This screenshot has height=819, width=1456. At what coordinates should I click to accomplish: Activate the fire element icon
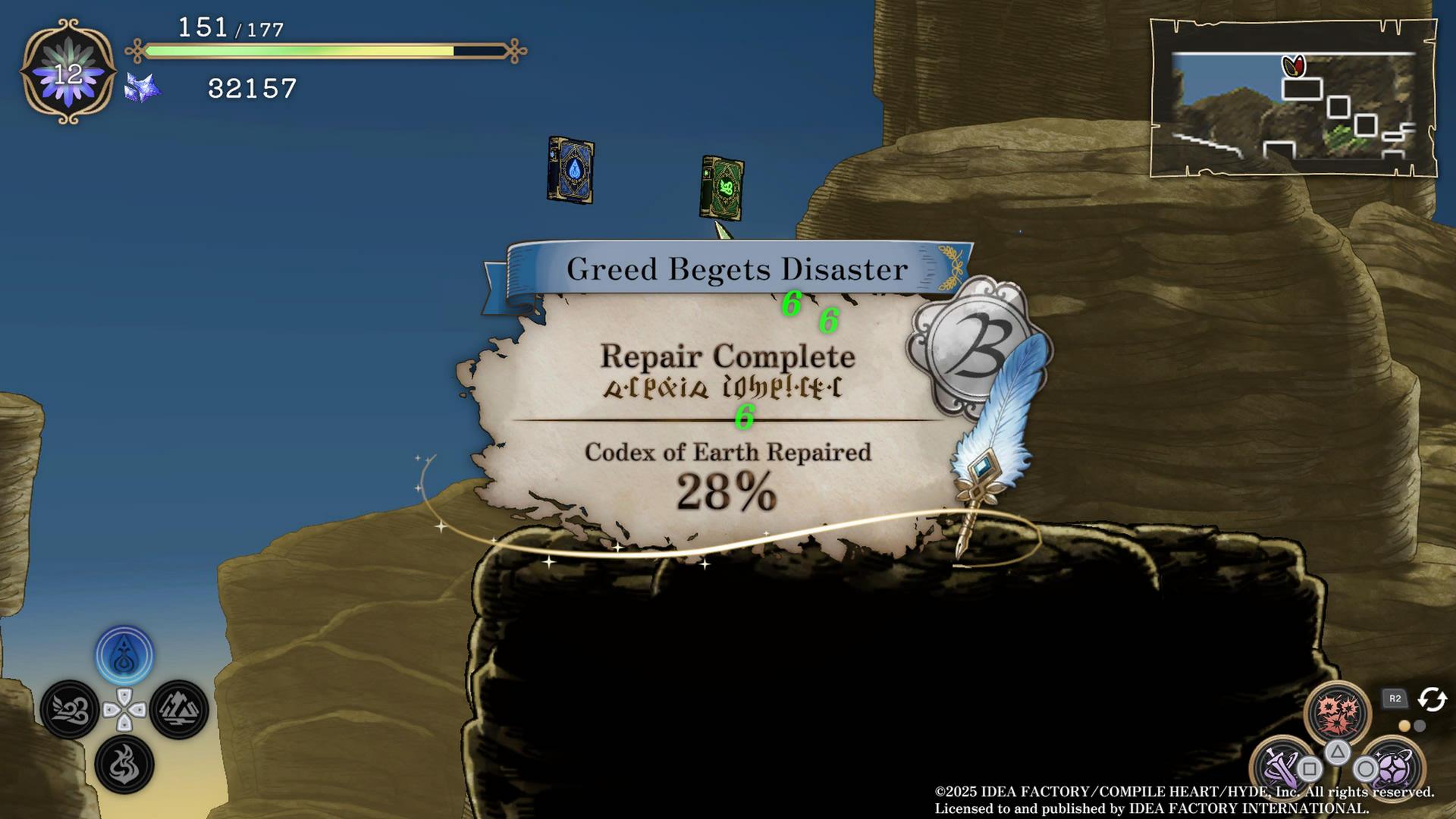tap(124, 764)
